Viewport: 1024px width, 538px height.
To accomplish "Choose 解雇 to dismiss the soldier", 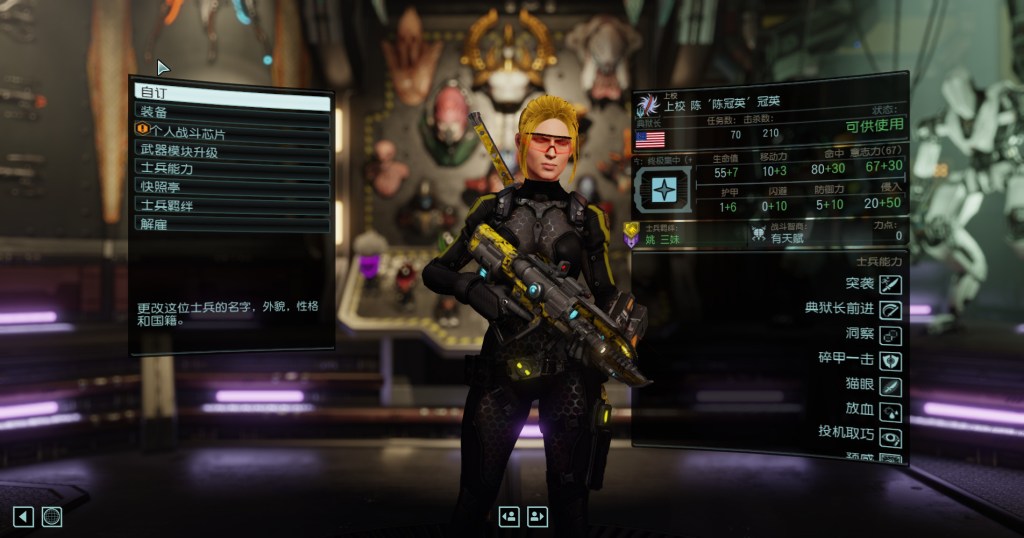I will [232, 223].
